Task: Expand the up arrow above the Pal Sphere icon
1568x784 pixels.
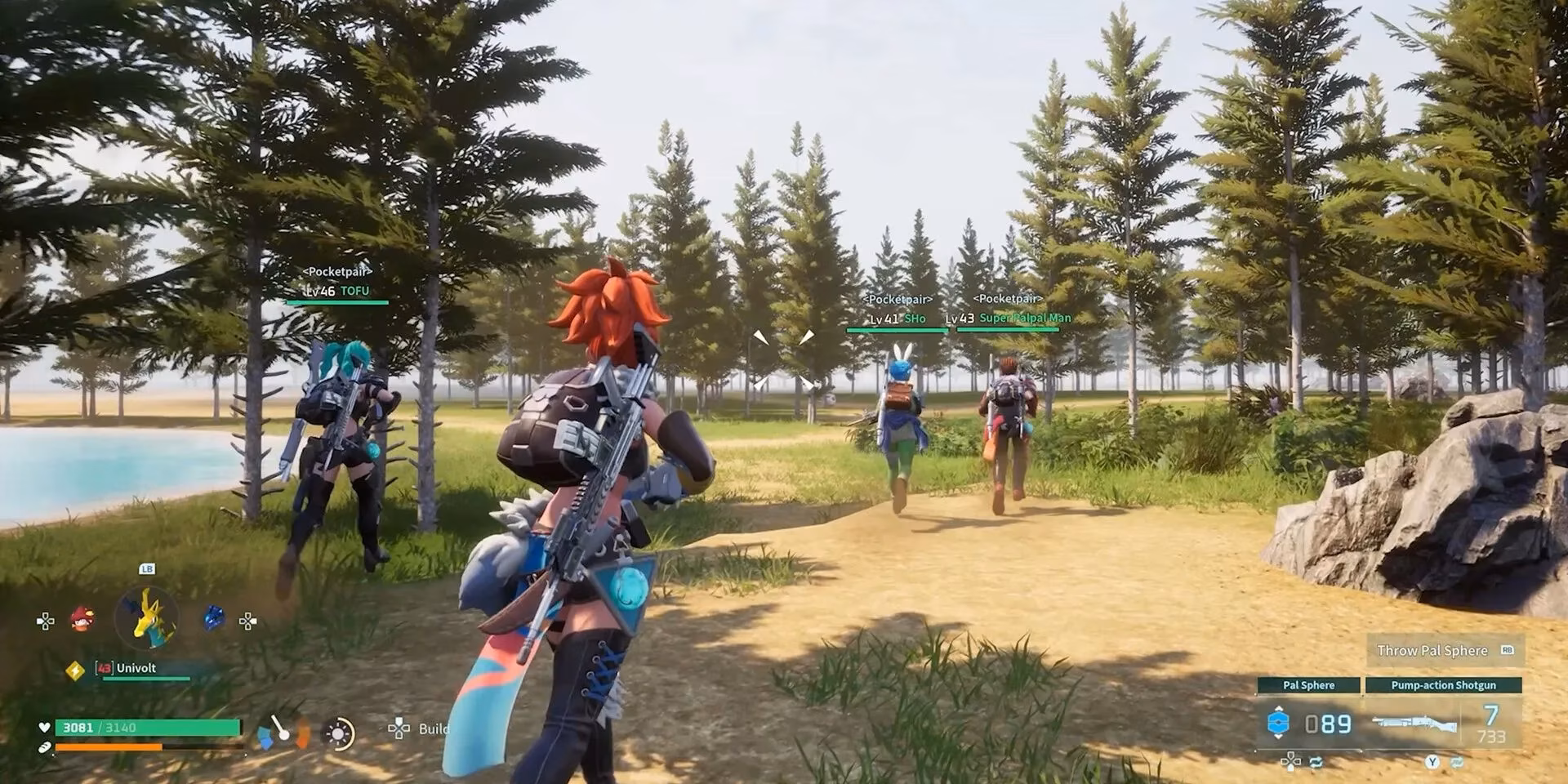Action: tap(1278, 708)
